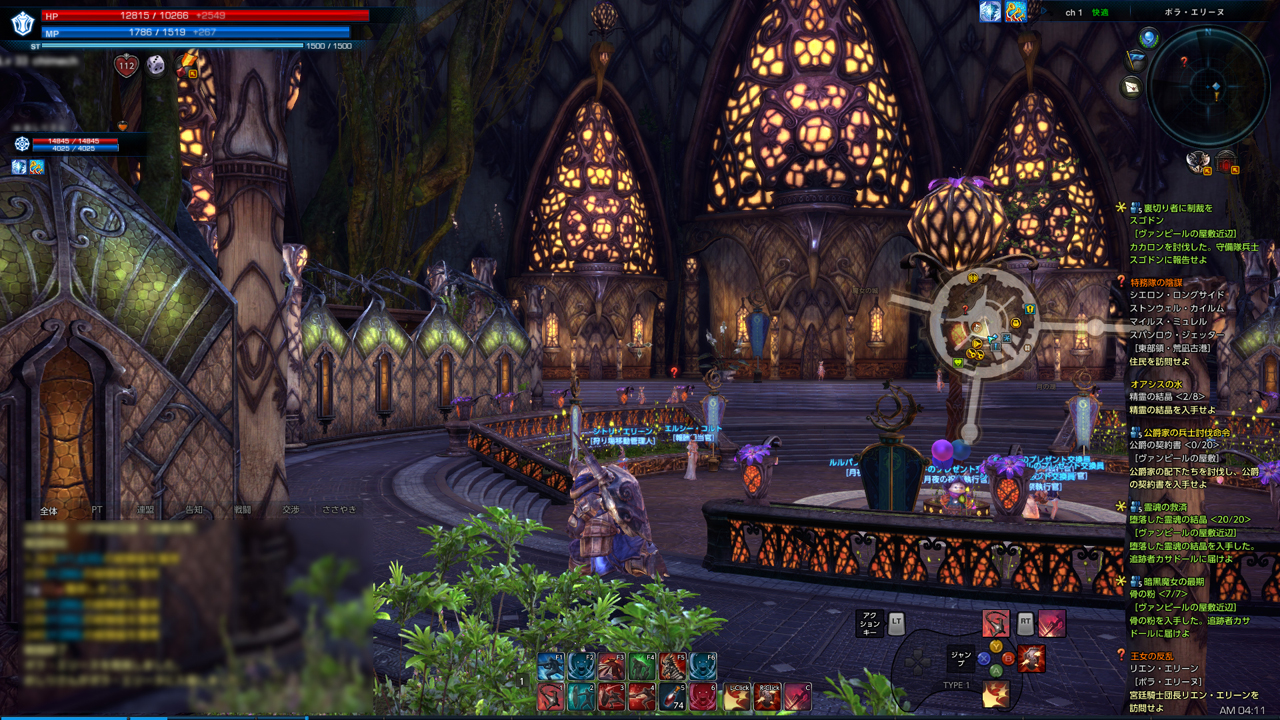Use the potion slot showing 74
This screenshot has height=720, width=1280.
point(672,697)
